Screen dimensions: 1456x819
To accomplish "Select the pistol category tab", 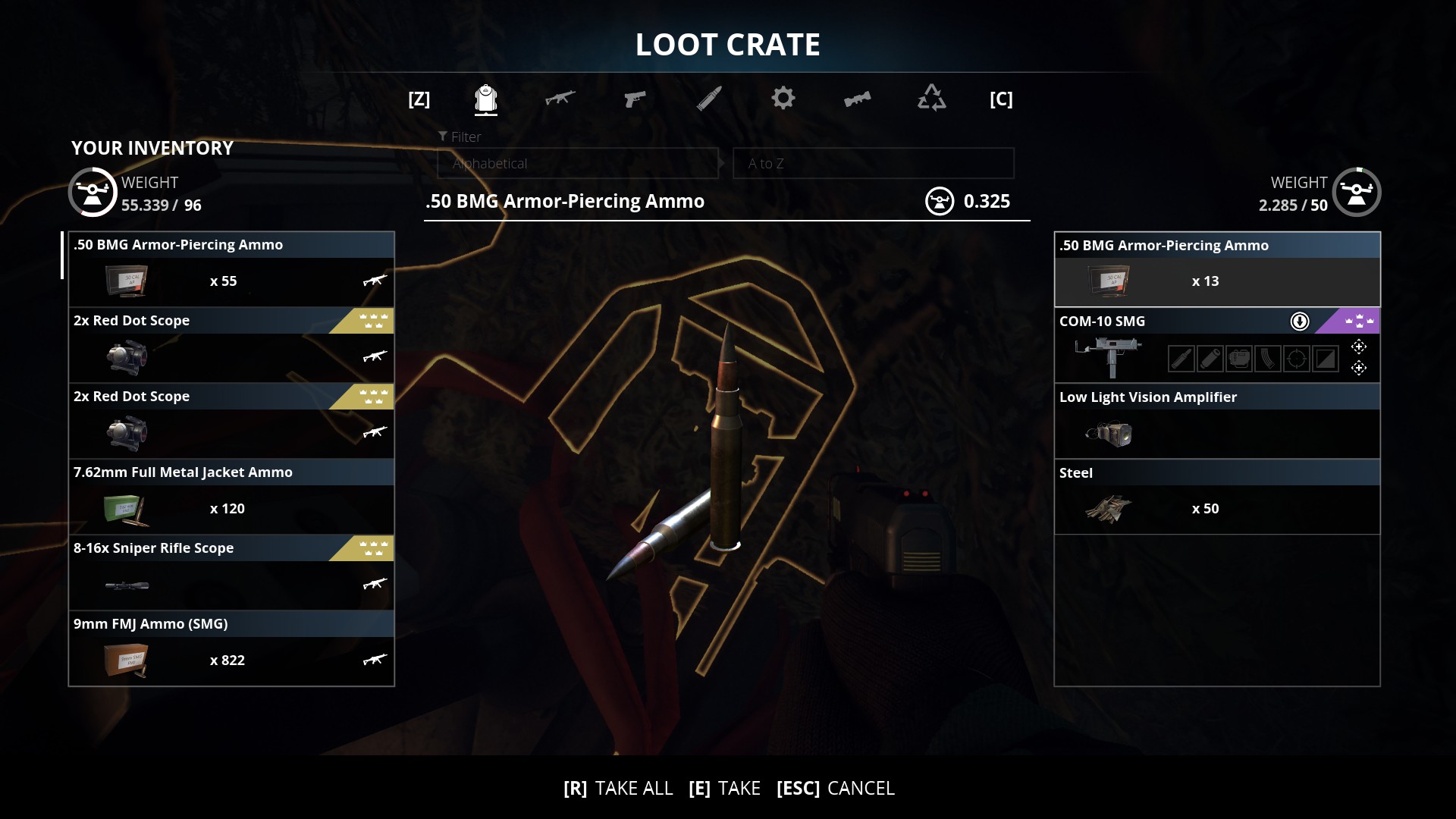I will point(634,99).
